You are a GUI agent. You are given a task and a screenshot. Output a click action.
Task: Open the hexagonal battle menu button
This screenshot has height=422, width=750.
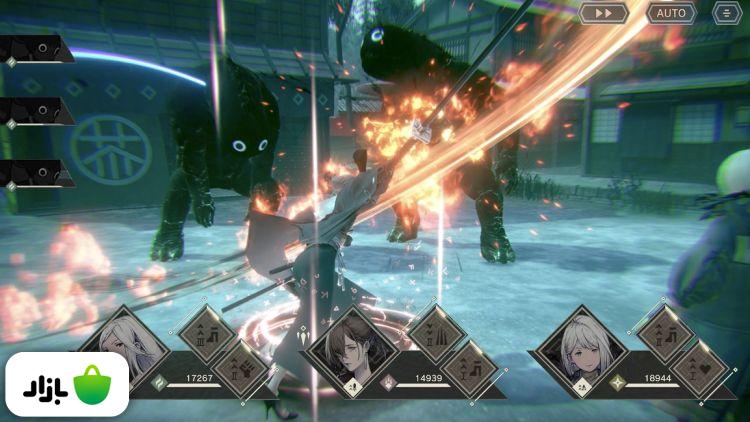[x=727, y=13]
